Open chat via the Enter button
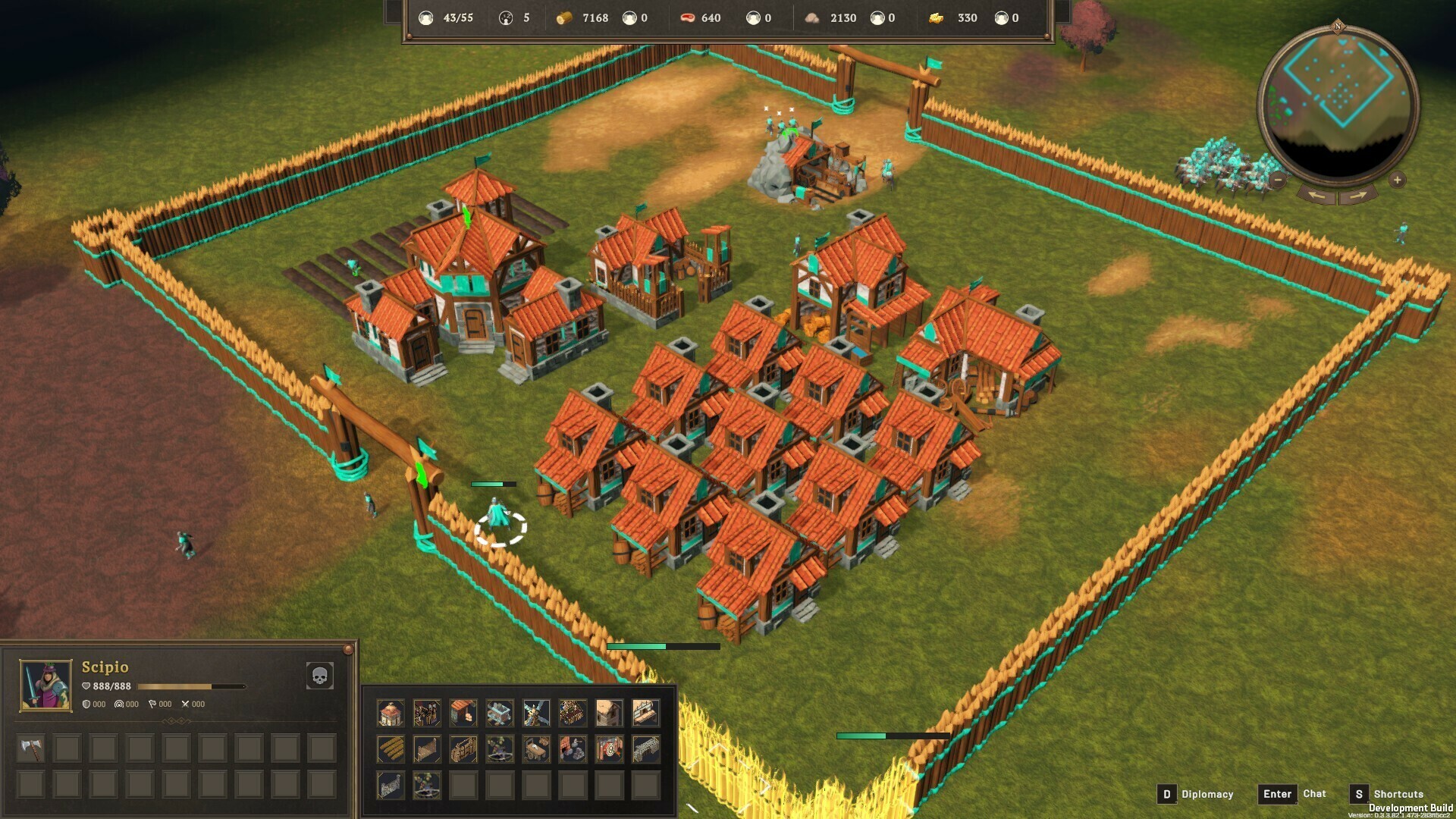Screen dimensions: 1456x819 click(x=1277, y=794)
